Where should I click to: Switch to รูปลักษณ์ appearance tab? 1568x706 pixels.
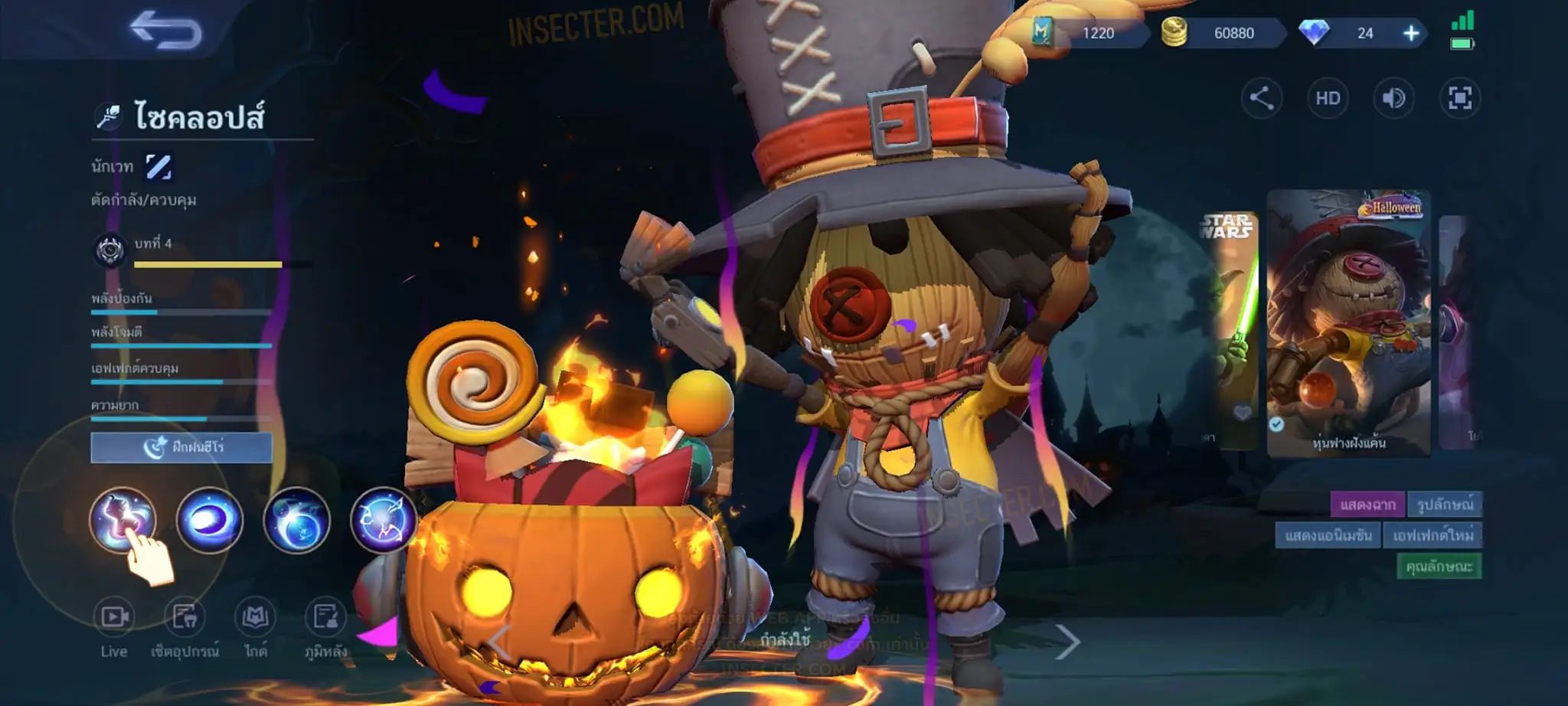pyautogui.click(x=1445, y=505)
